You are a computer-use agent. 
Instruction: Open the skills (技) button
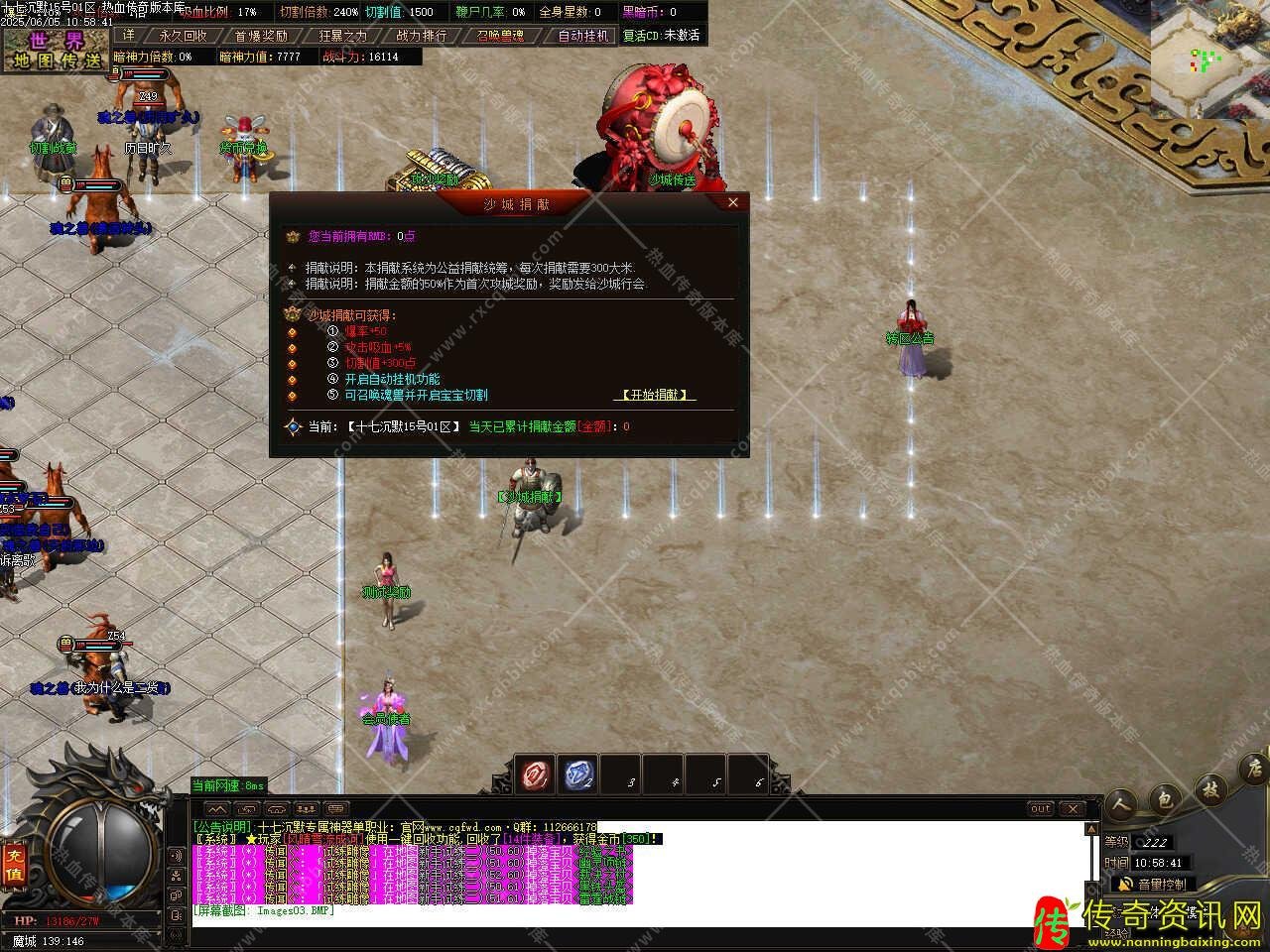(x=1210, y=789)
